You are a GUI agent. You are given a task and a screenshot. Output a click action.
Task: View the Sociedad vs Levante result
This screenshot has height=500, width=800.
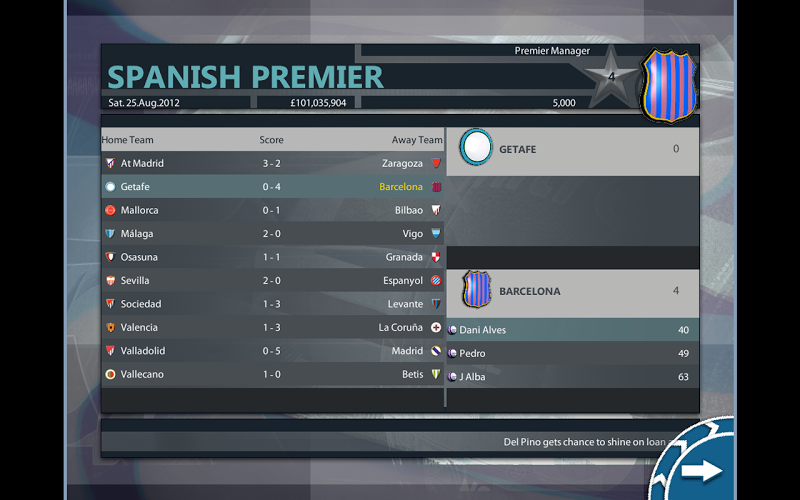point(273,304)
